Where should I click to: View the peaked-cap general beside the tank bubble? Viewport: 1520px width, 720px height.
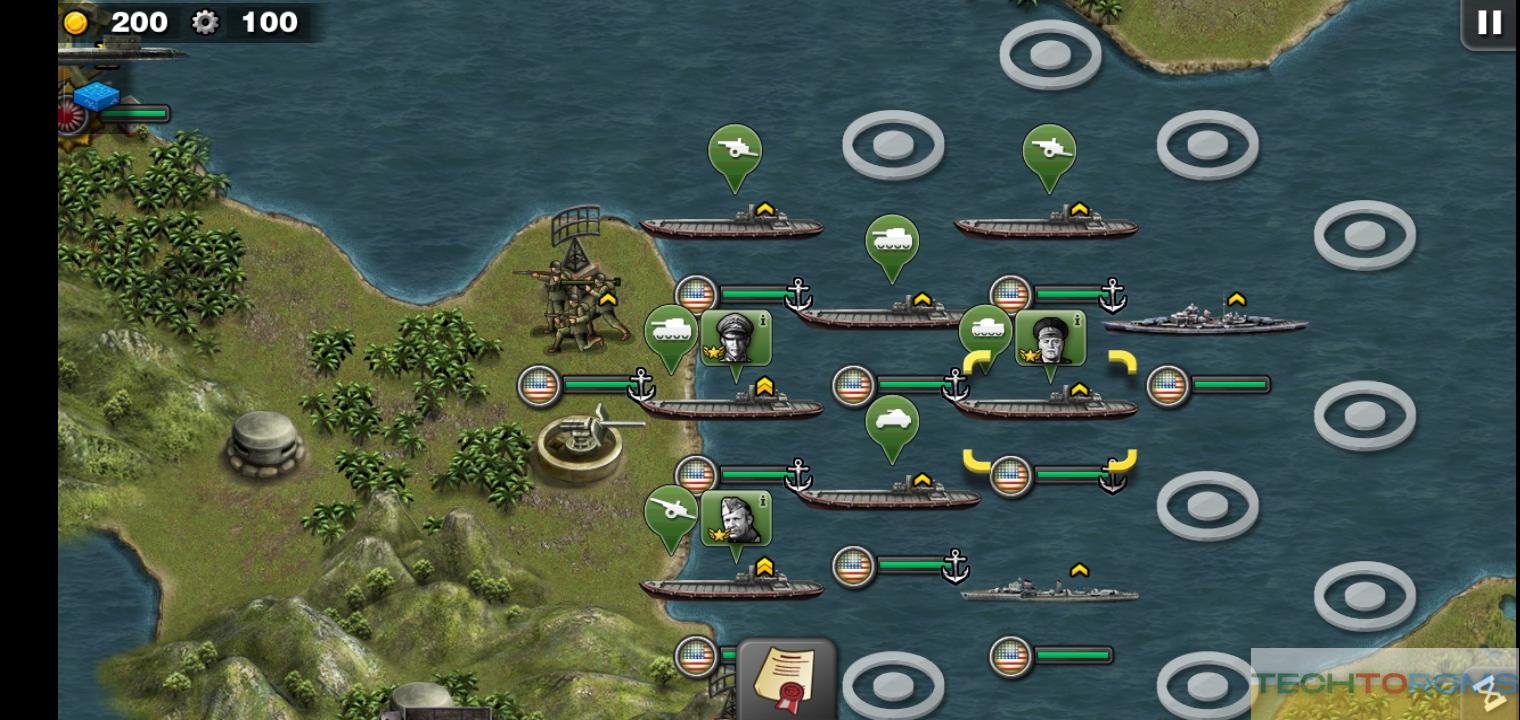pos(736,337)
